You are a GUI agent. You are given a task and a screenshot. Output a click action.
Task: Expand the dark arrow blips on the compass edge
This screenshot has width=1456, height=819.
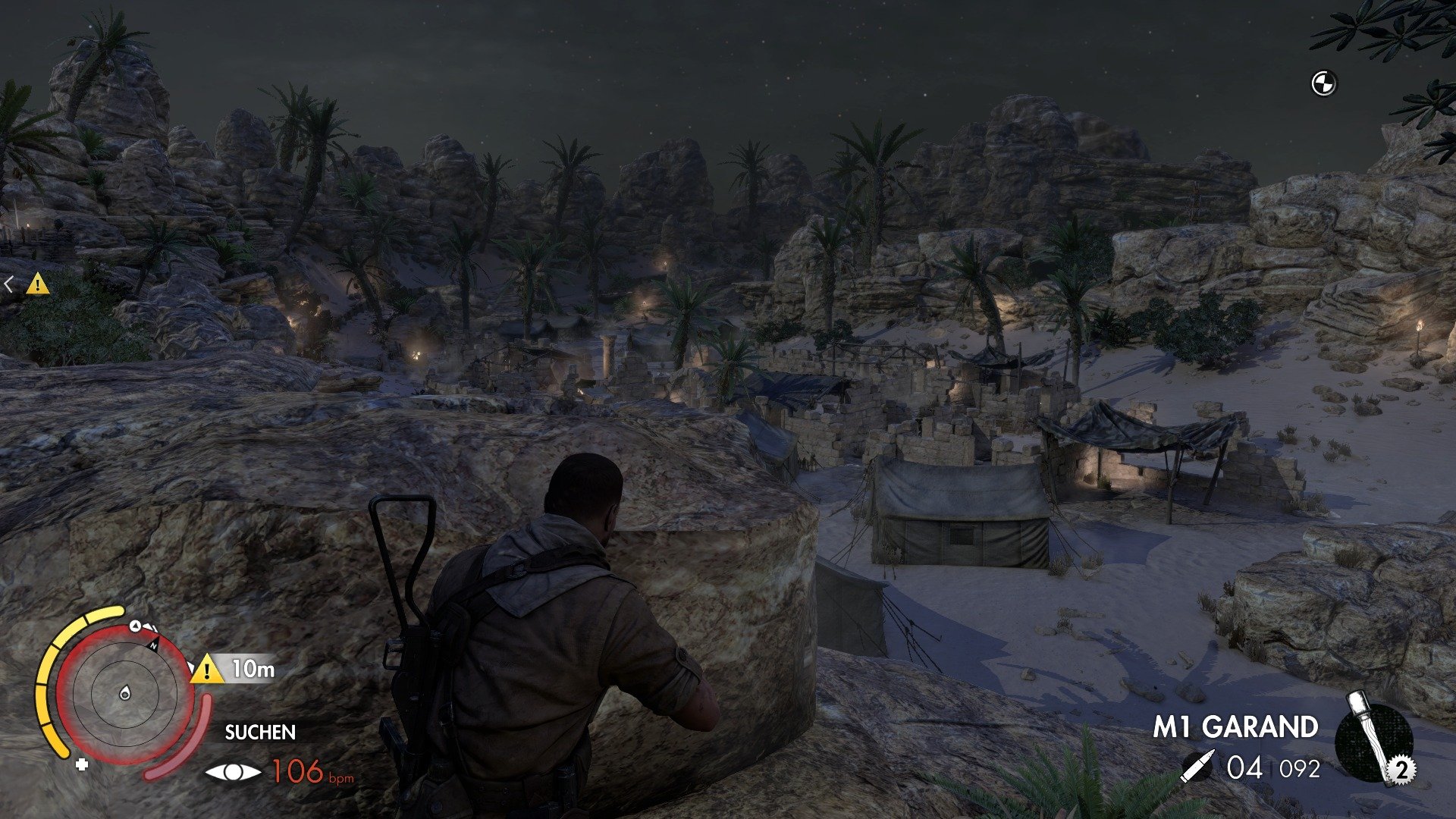point(152,628)
